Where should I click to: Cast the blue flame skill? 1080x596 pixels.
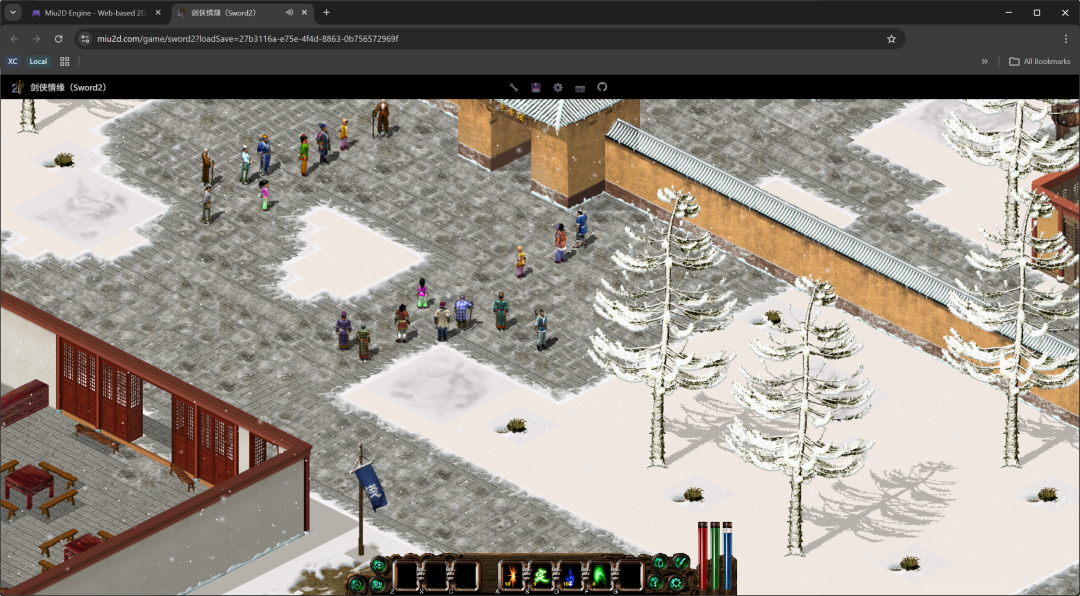(x=570, y=576)
